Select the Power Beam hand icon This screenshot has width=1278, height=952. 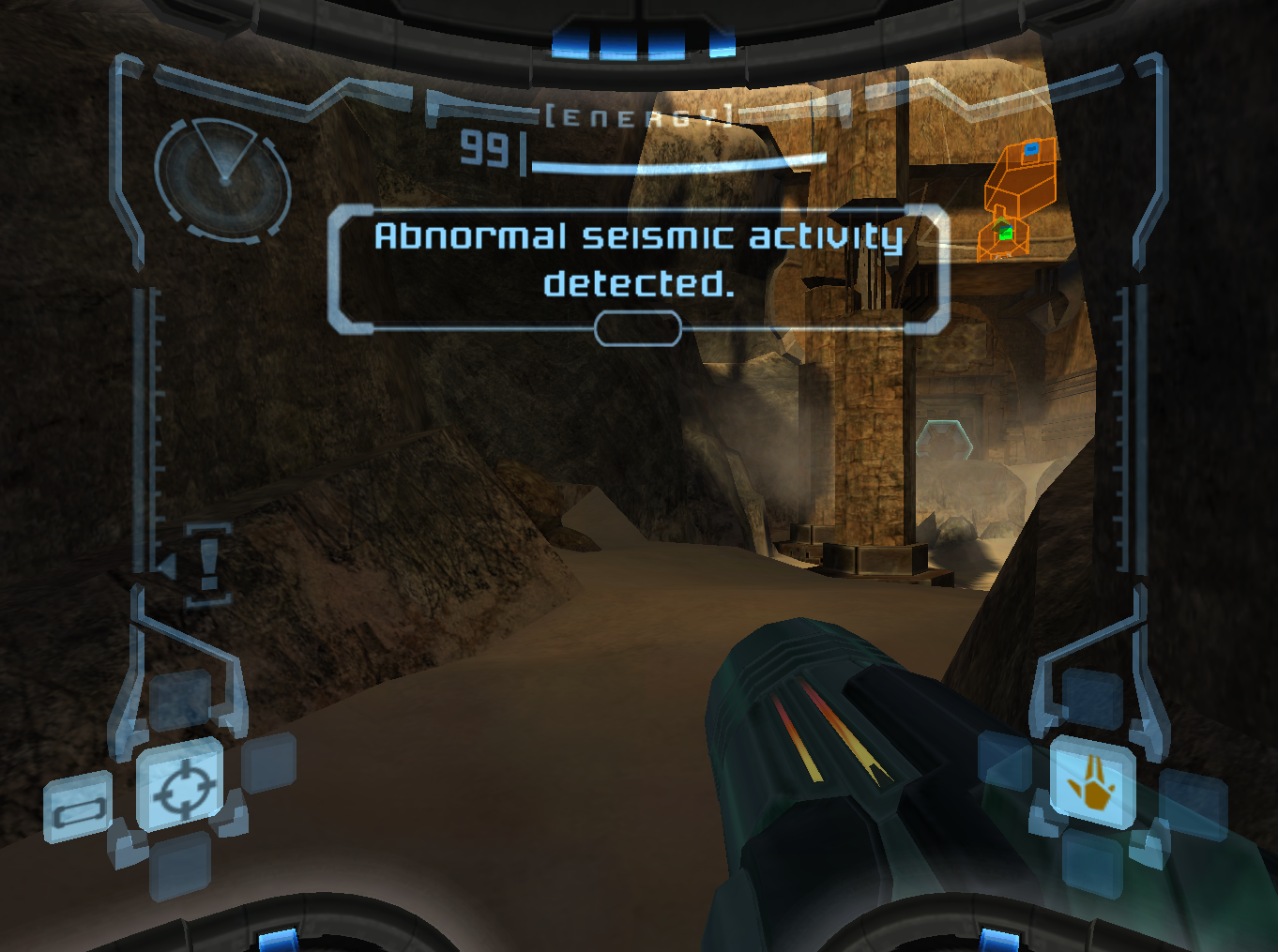click(1091, 783)
